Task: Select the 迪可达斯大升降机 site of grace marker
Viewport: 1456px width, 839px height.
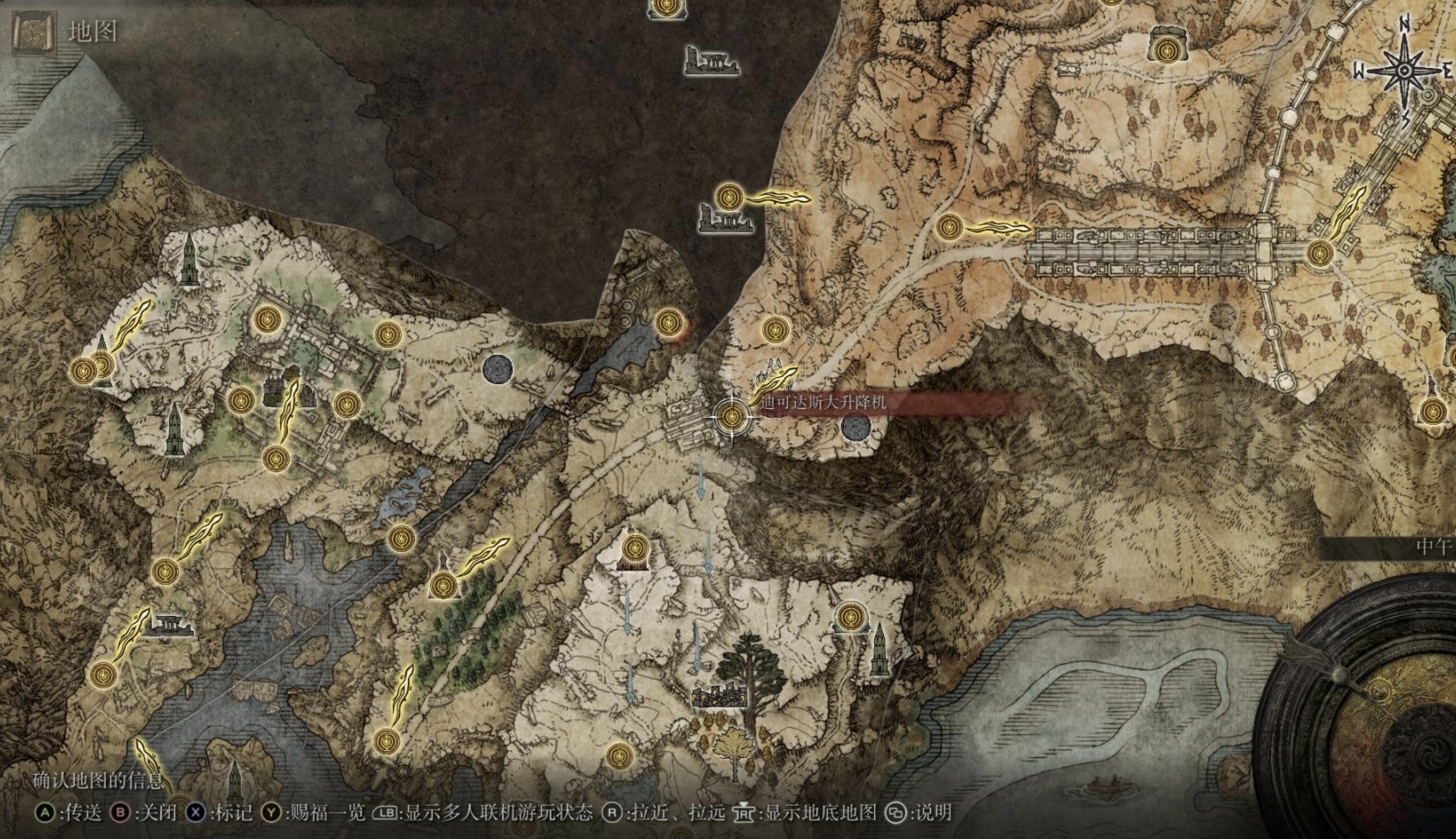Action: point(731,416)
